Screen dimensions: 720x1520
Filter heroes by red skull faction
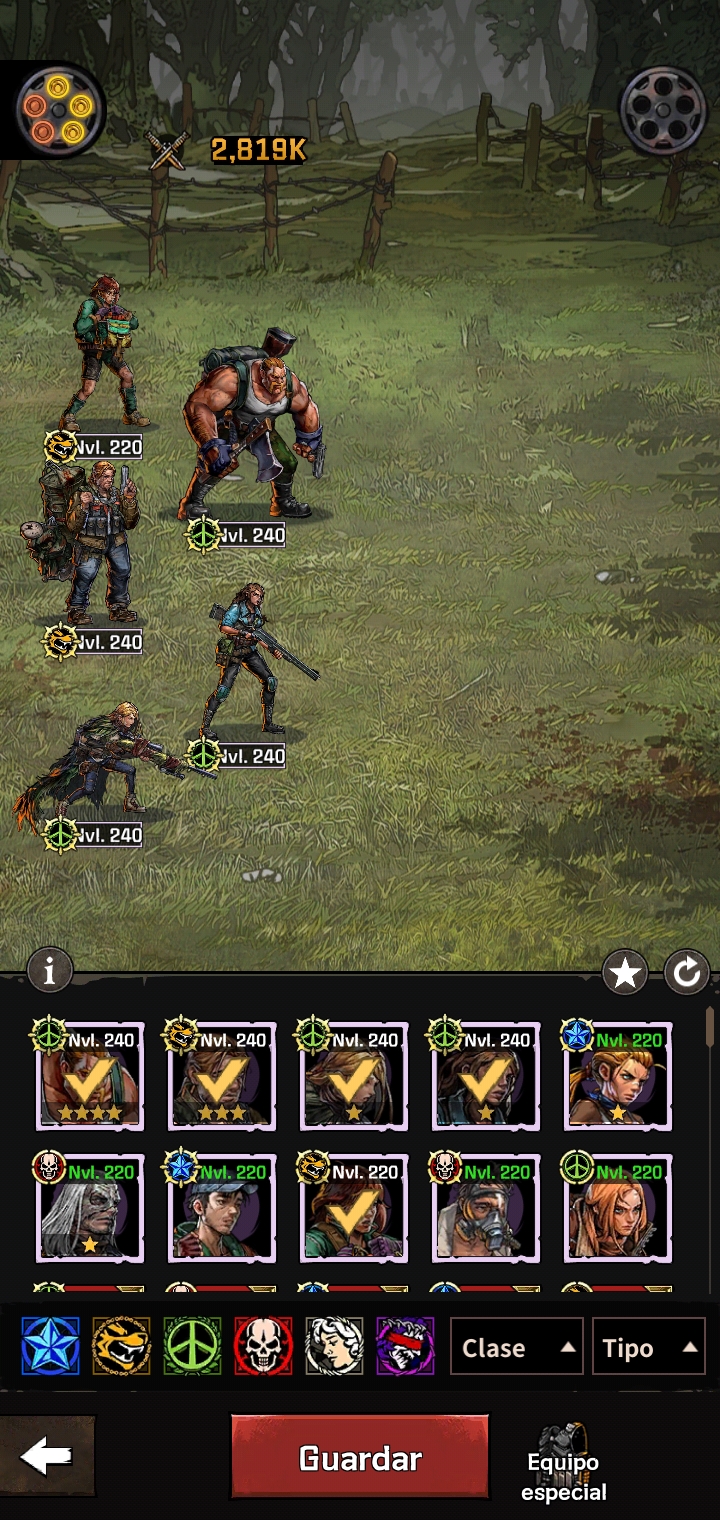coord(263,1346)
